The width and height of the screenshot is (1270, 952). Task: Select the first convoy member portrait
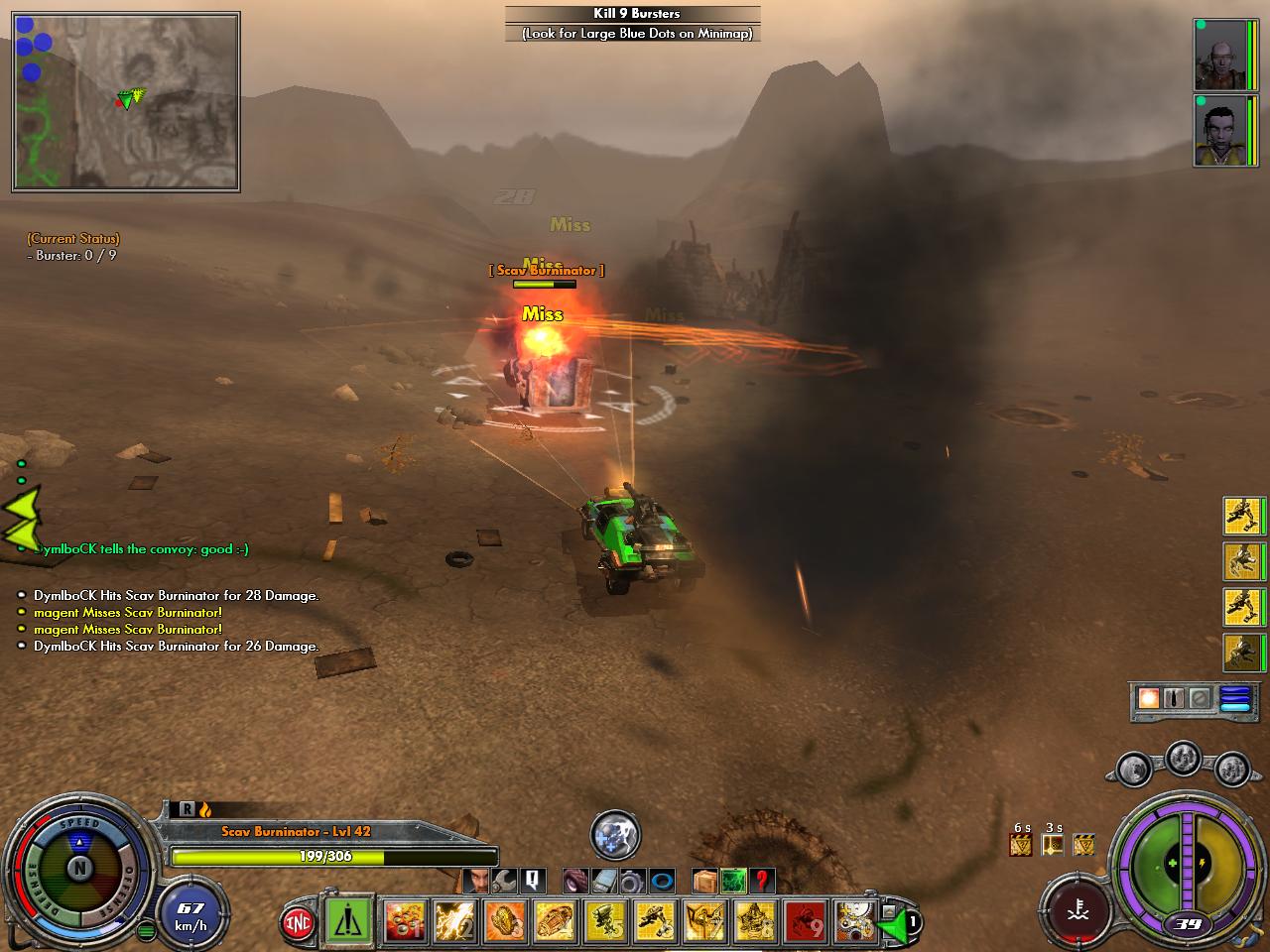(1219, 55)
